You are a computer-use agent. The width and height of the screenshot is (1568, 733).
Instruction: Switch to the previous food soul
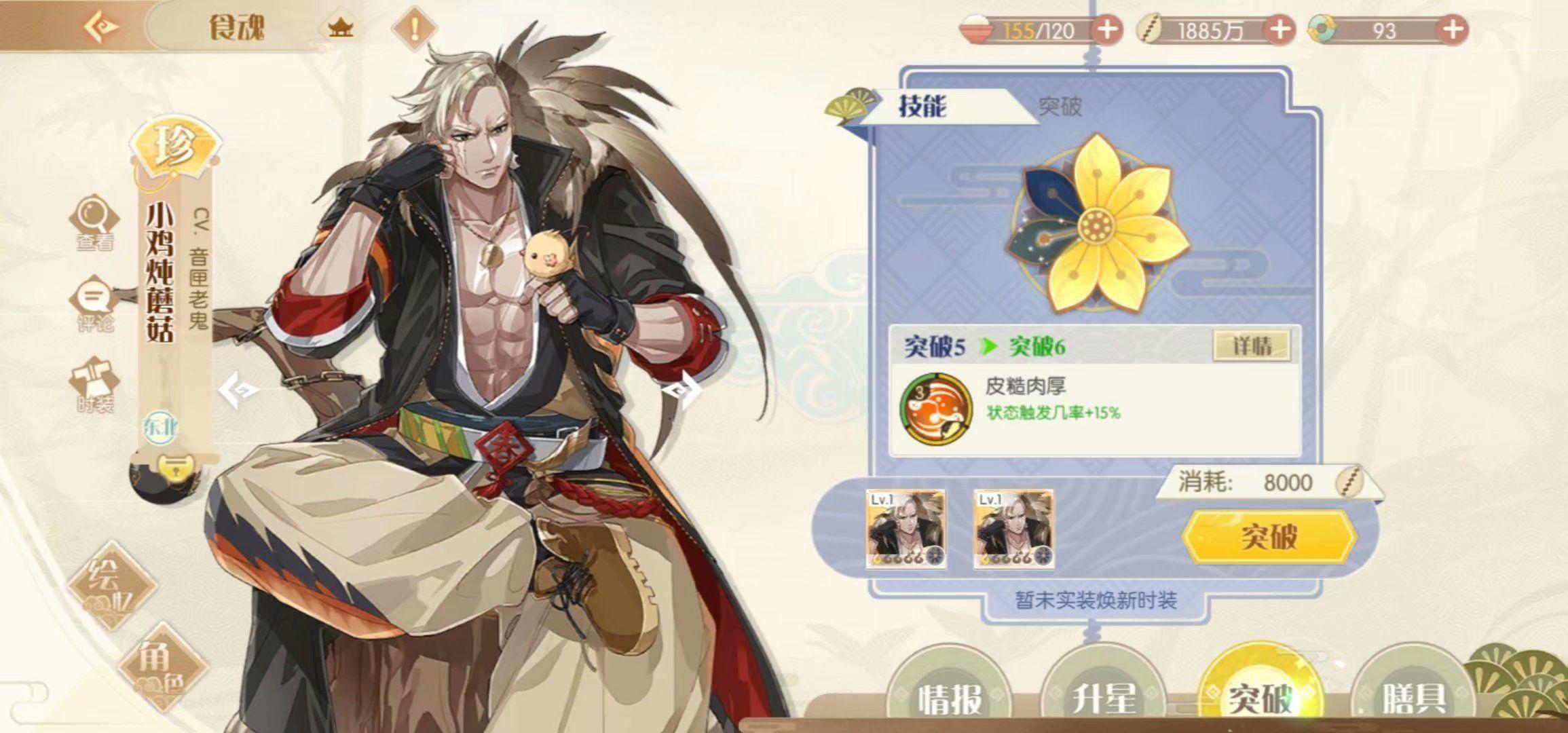(x=239, y=390)
